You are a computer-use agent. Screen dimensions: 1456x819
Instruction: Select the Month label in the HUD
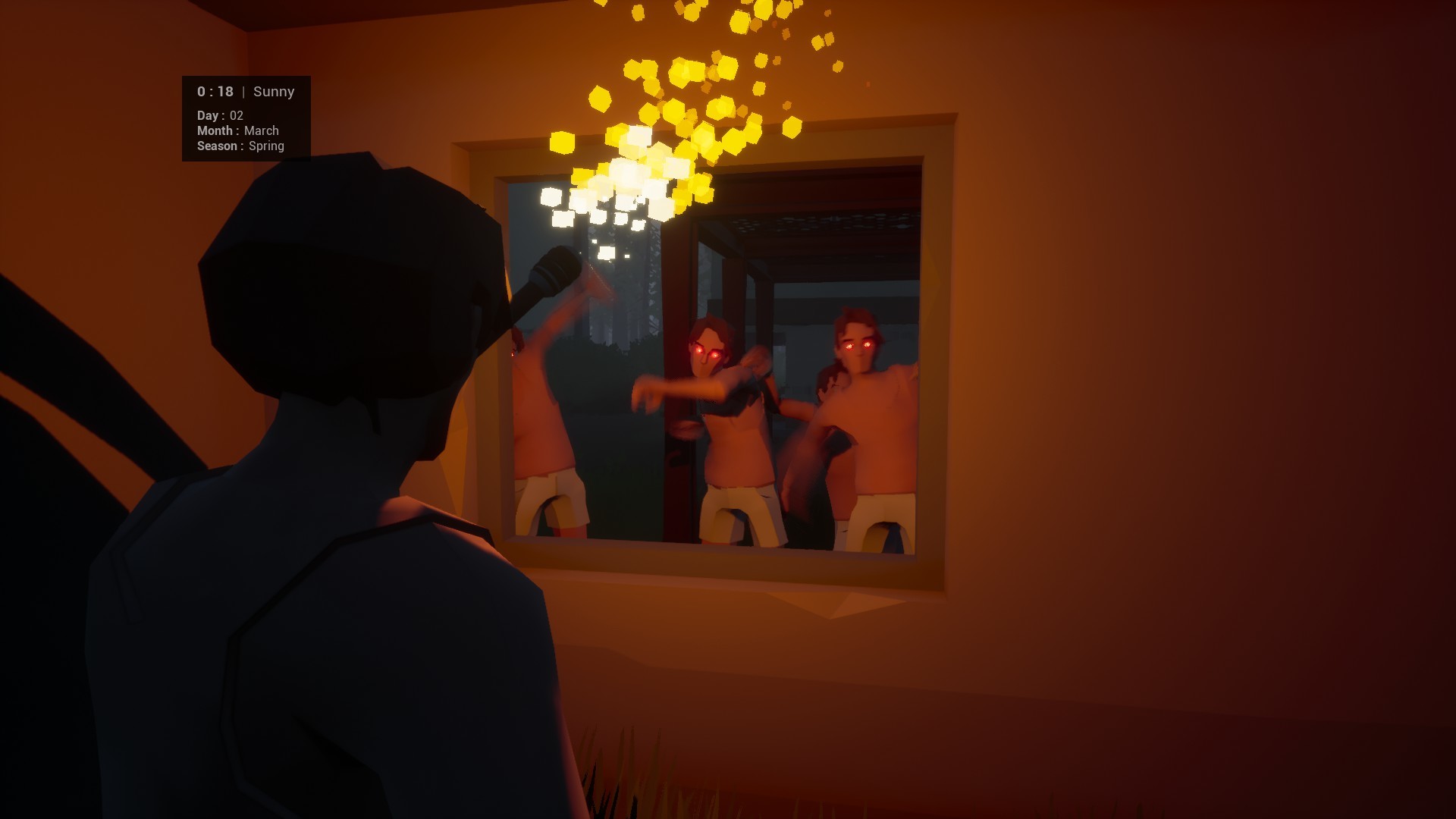[215, 130]
